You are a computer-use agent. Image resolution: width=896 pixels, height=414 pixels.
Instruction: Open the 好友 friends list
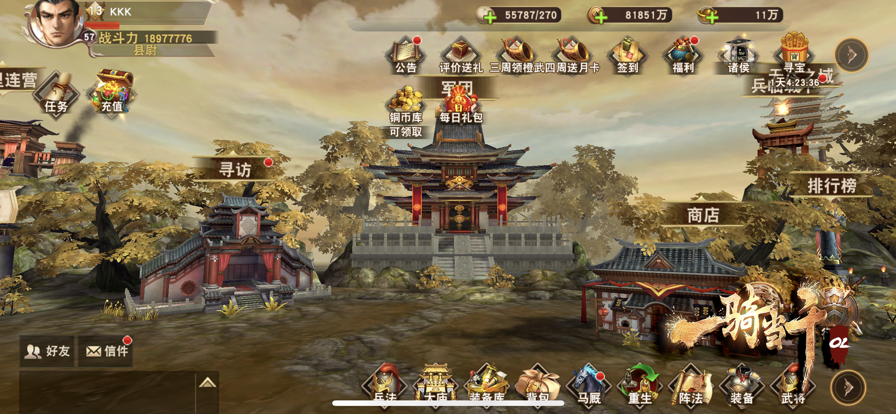click(x=47, y=351)
